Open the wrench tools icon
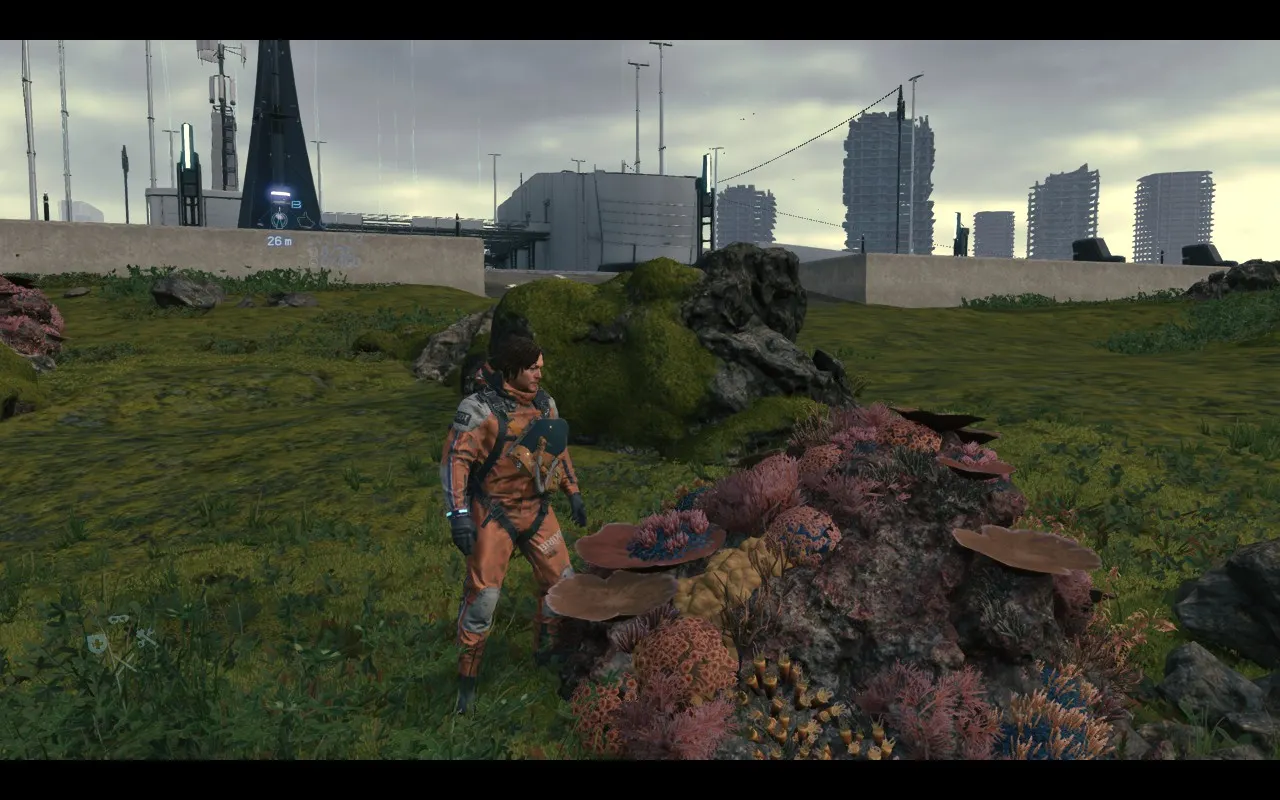Screen dimensions: 1280x800 tap(146, 636)
